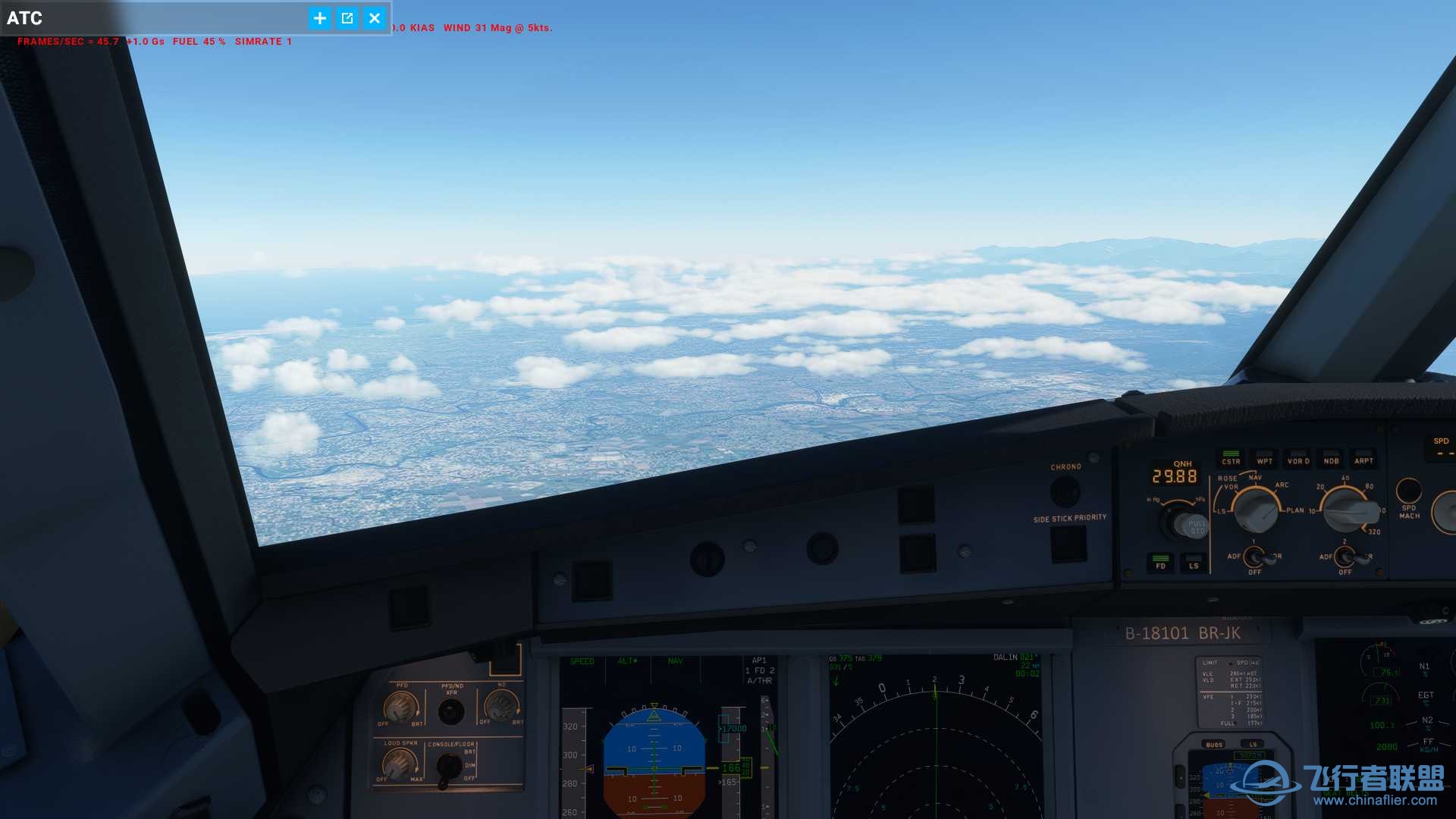Viewport: 1456px width, 819px height.
Task: Click the plus button on the ATC panel
Action: tap(320, 18)
